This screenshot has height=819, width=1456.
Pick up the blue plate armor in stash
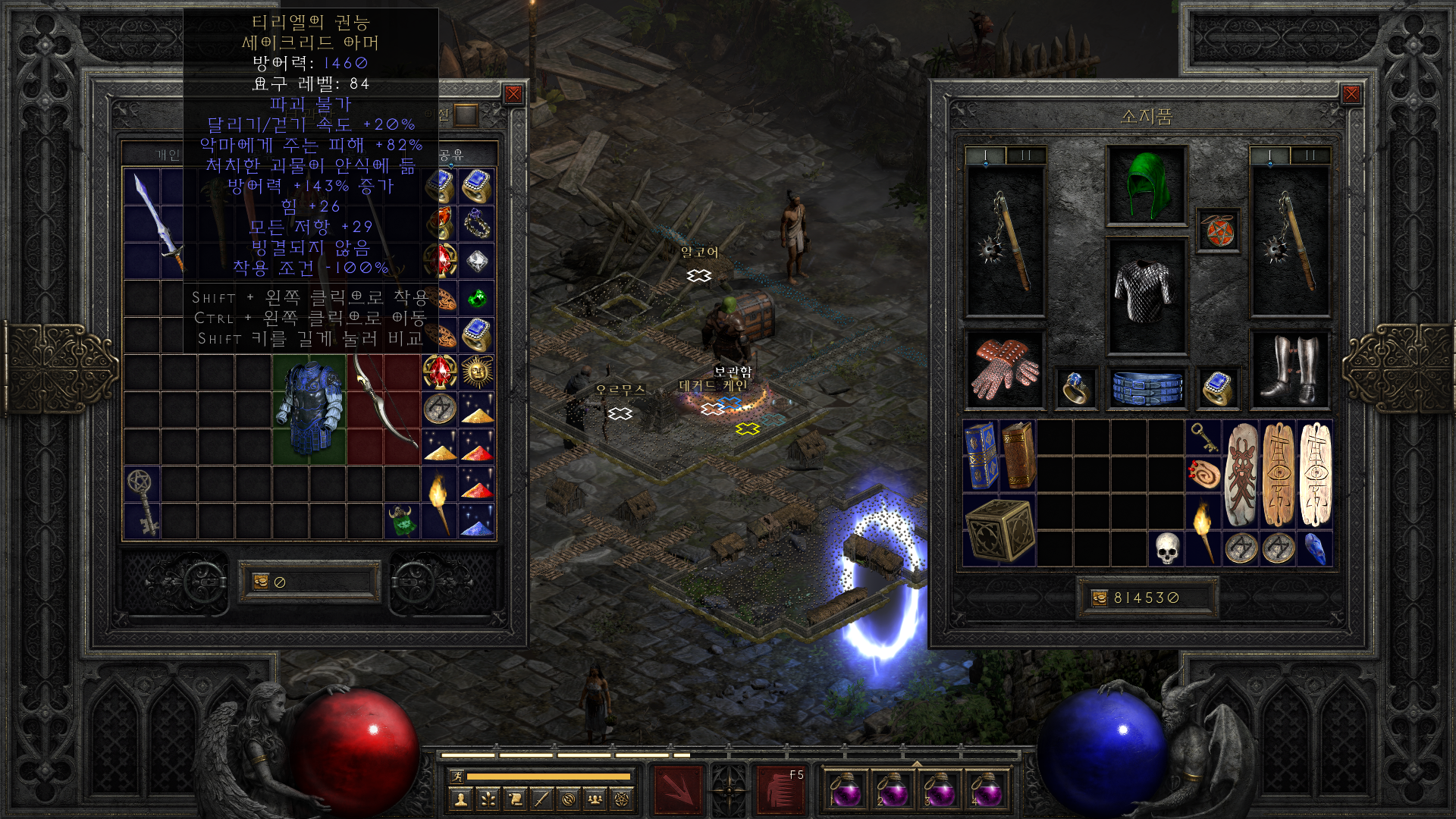click(309, 409)
